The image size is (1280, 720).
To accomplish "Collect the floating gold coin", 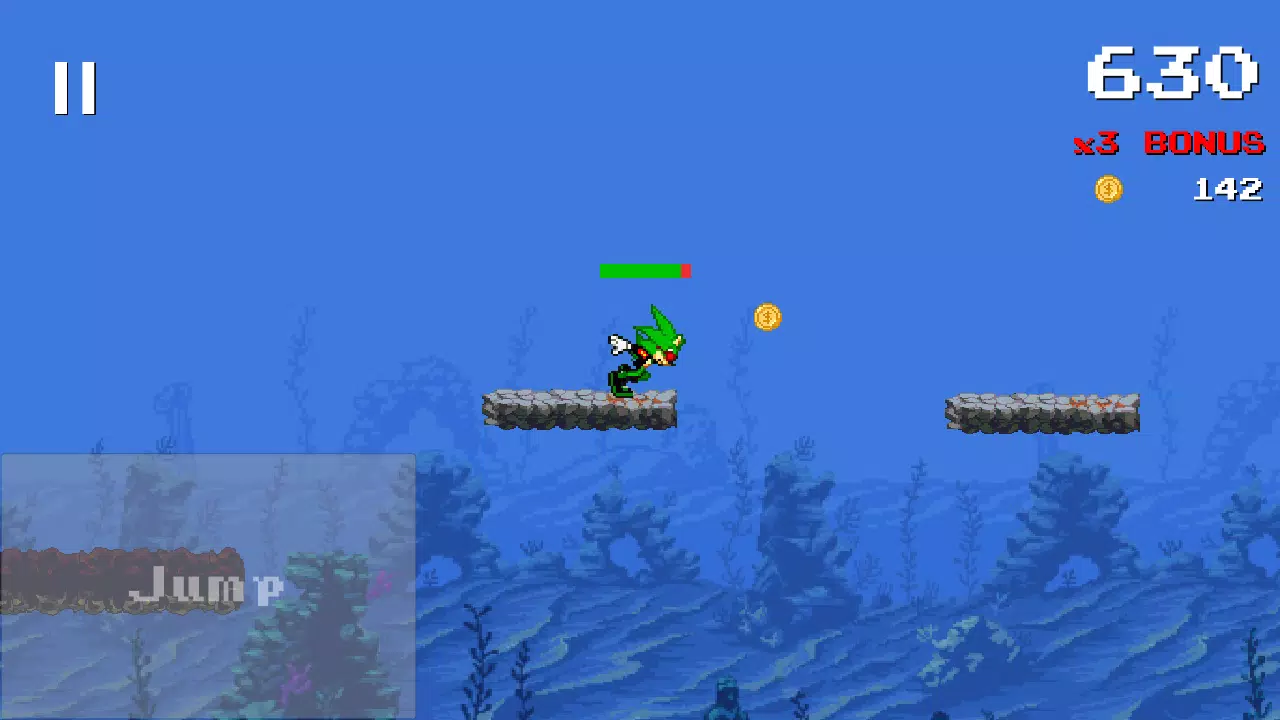I will [767, 317].
